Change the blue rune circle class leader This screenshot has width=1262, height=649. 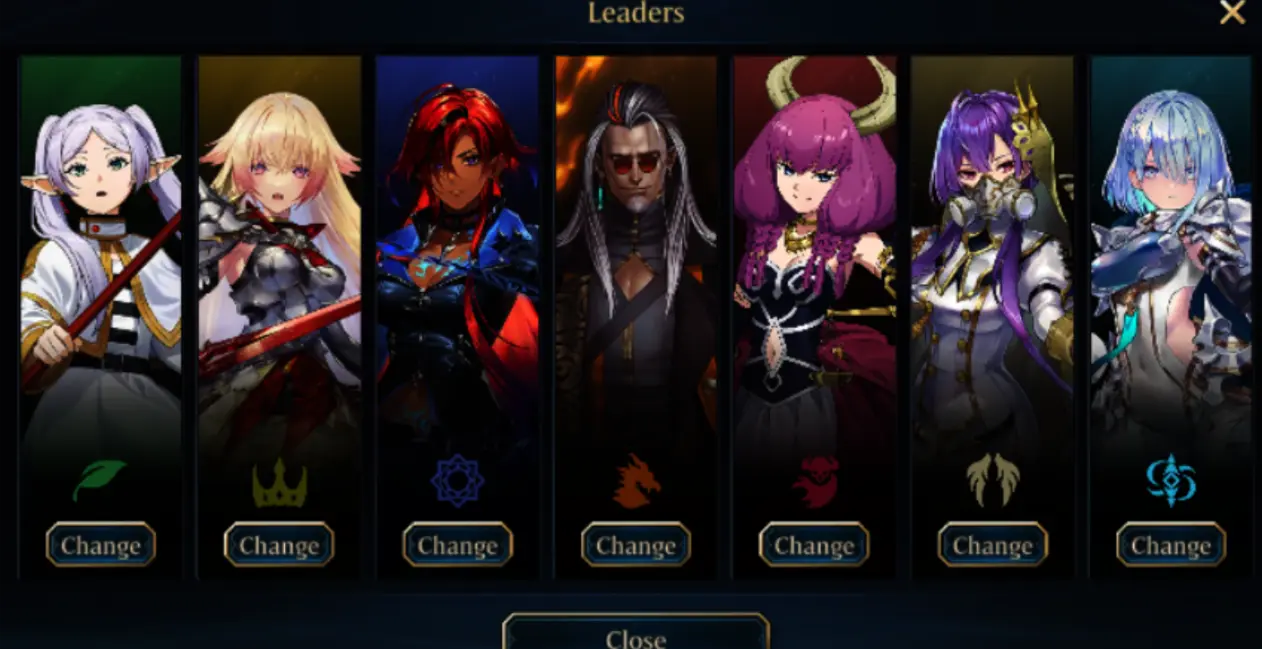point(457,545)
